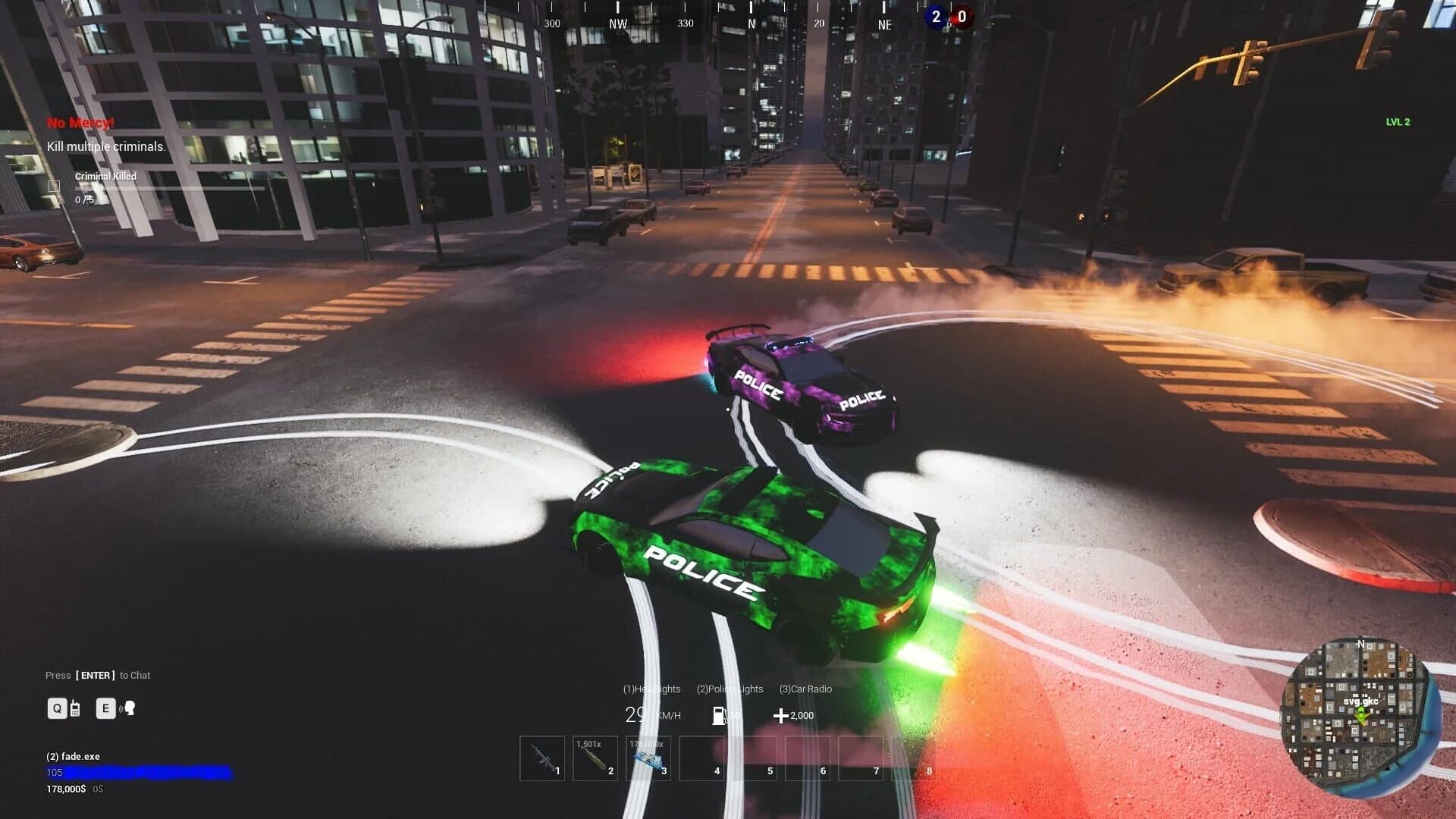Click the voice chat speaking-head icon
This screenshot has height=819, width=1456.
(129, 708)
